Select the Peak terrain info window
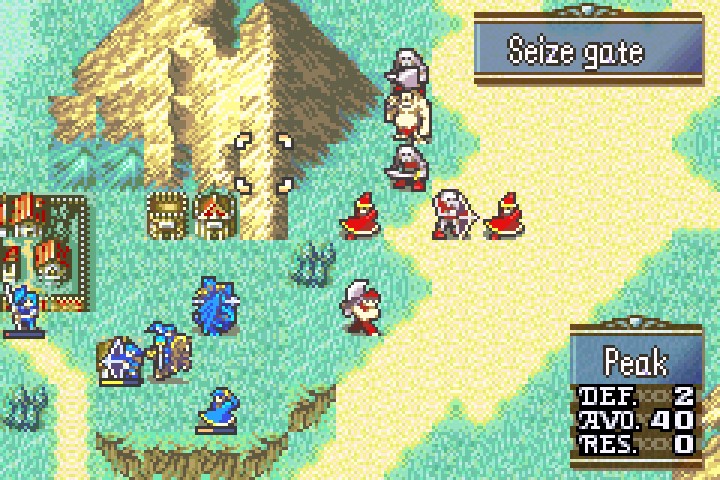This screenshot has width=720, height=480. click(635, 393)
